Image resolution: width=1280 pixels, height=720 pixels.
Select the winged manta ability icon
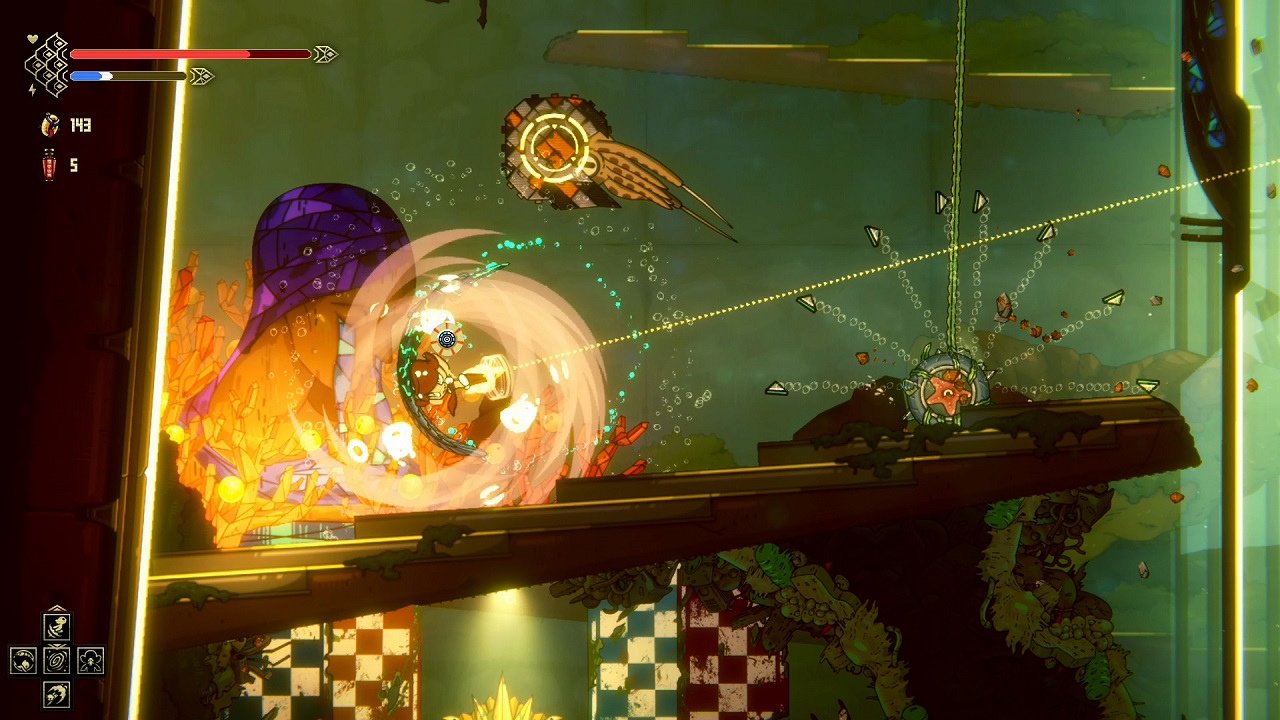point(90,661)
